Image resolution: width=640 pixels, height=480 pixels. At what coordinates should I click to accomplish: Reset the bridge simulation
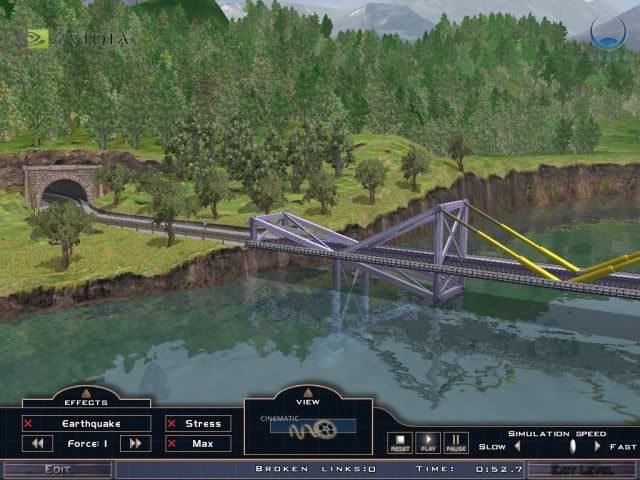pyautogui.click(x=400, y=442)
